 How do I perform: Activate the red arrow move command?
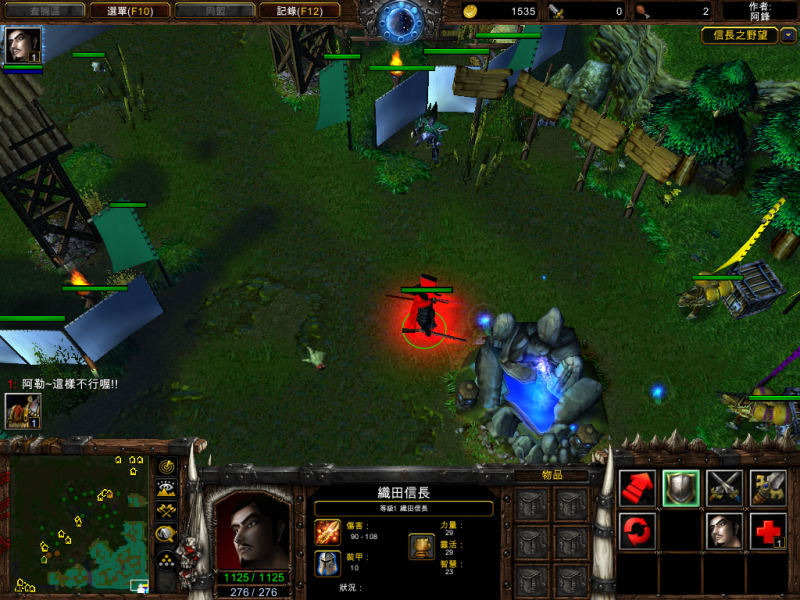637,487
